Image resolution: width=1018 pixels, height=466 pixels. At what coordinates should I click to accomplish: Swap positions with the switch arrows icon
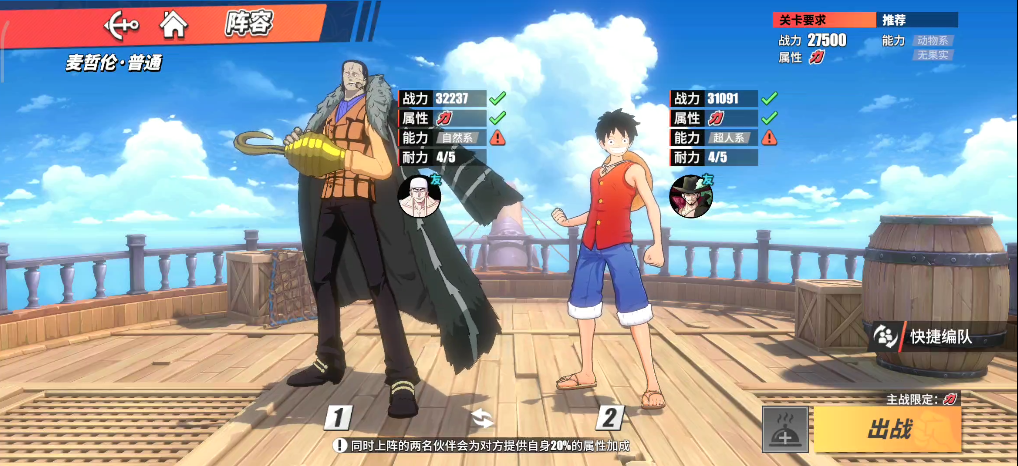click(x=483, y=418)
